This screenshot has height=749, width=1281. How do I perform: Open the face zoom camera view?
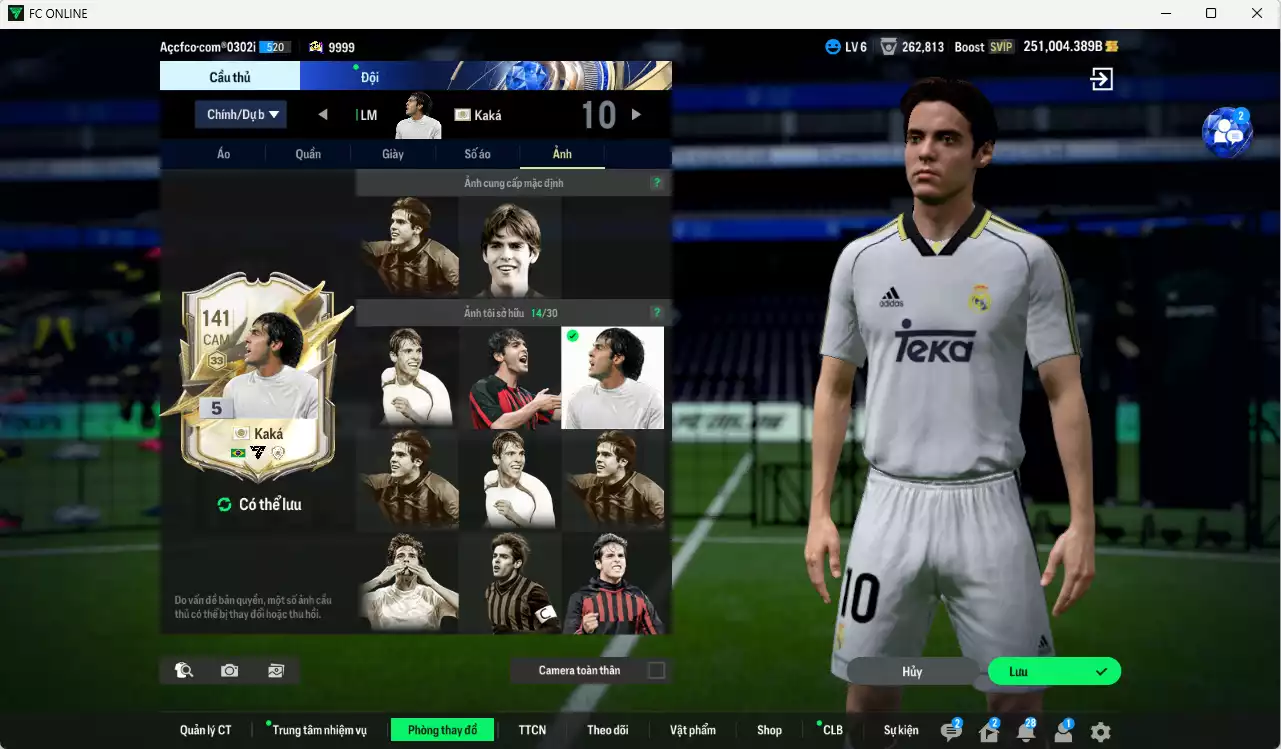(182, 670)
